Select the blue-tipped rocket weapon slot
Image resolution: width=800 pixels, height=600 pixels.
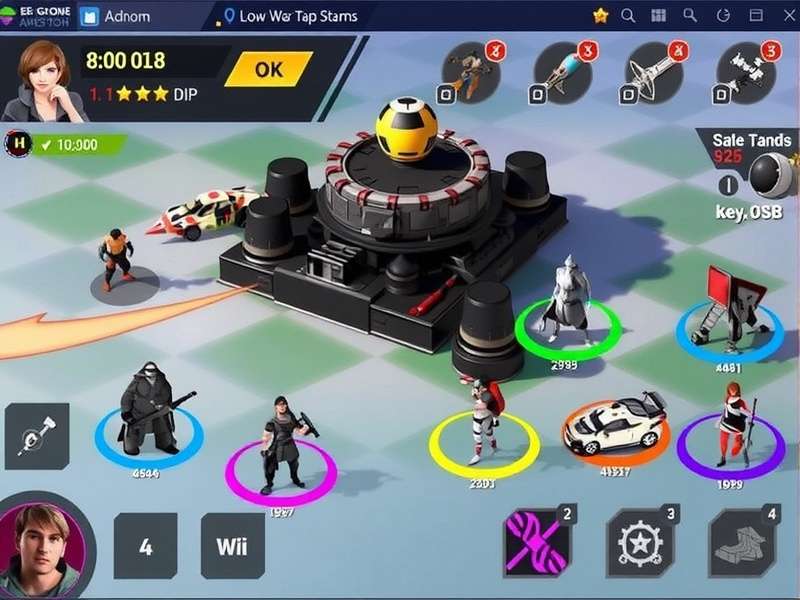pyautogui.click(x=562, y=72)
